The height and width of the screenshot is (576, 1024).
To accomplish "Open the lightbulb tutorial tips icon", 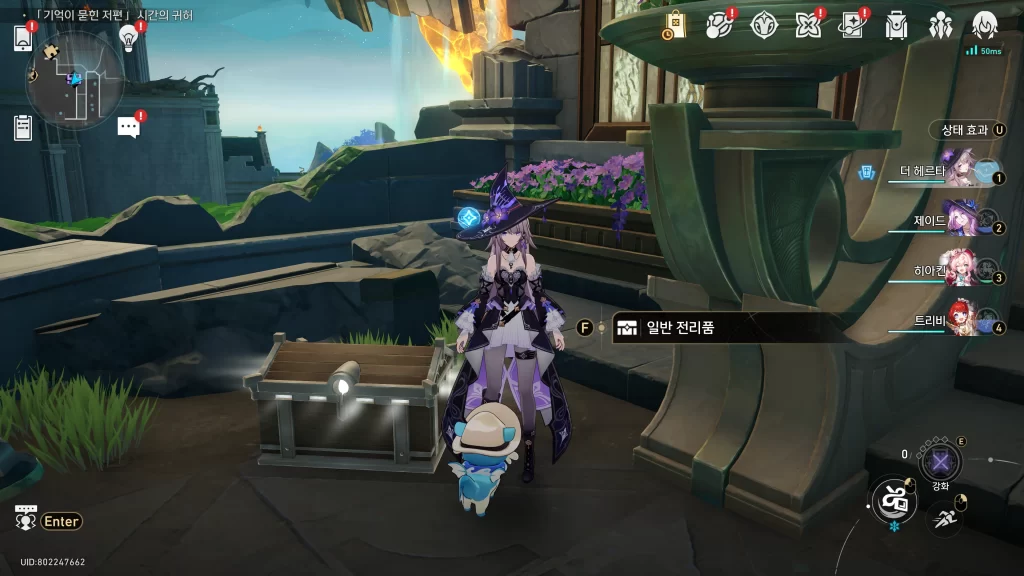I will coord(128,37).
